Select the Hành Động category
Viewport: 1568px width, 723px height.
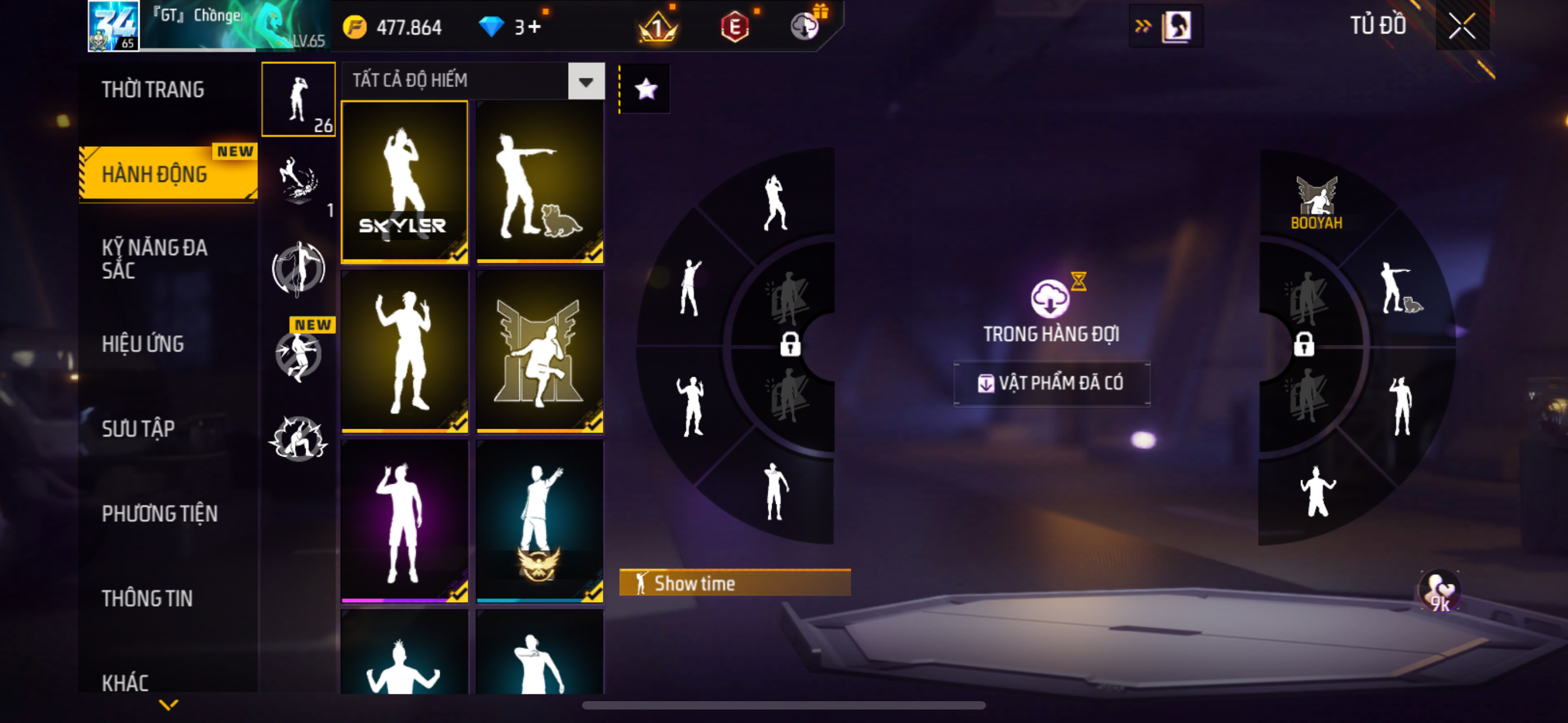coord(155,174)
